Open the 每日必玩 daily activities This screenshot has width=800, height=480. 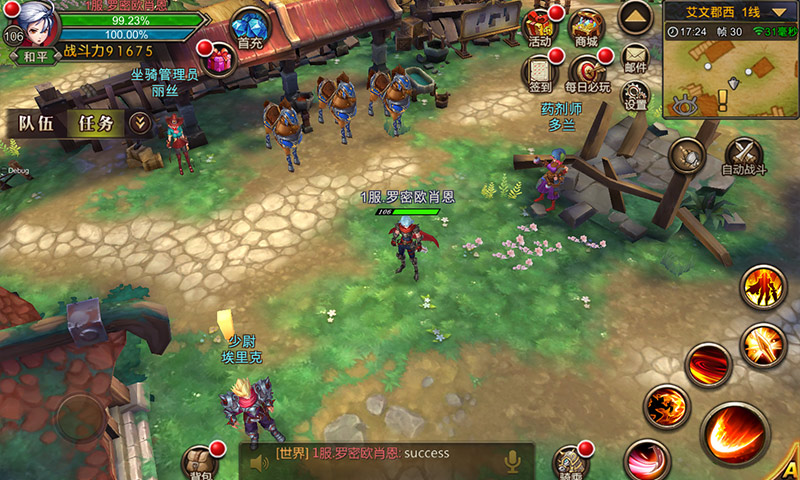pyautogui.click(x=588, y=74)
